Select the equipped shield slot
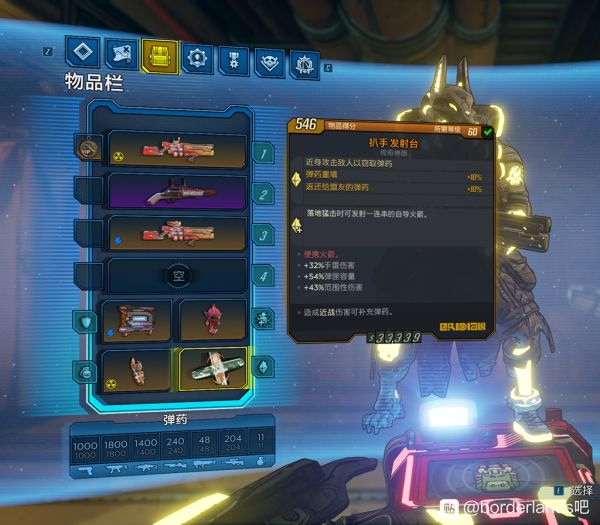Screen dimensions: 600x525 tap(137, 320)
